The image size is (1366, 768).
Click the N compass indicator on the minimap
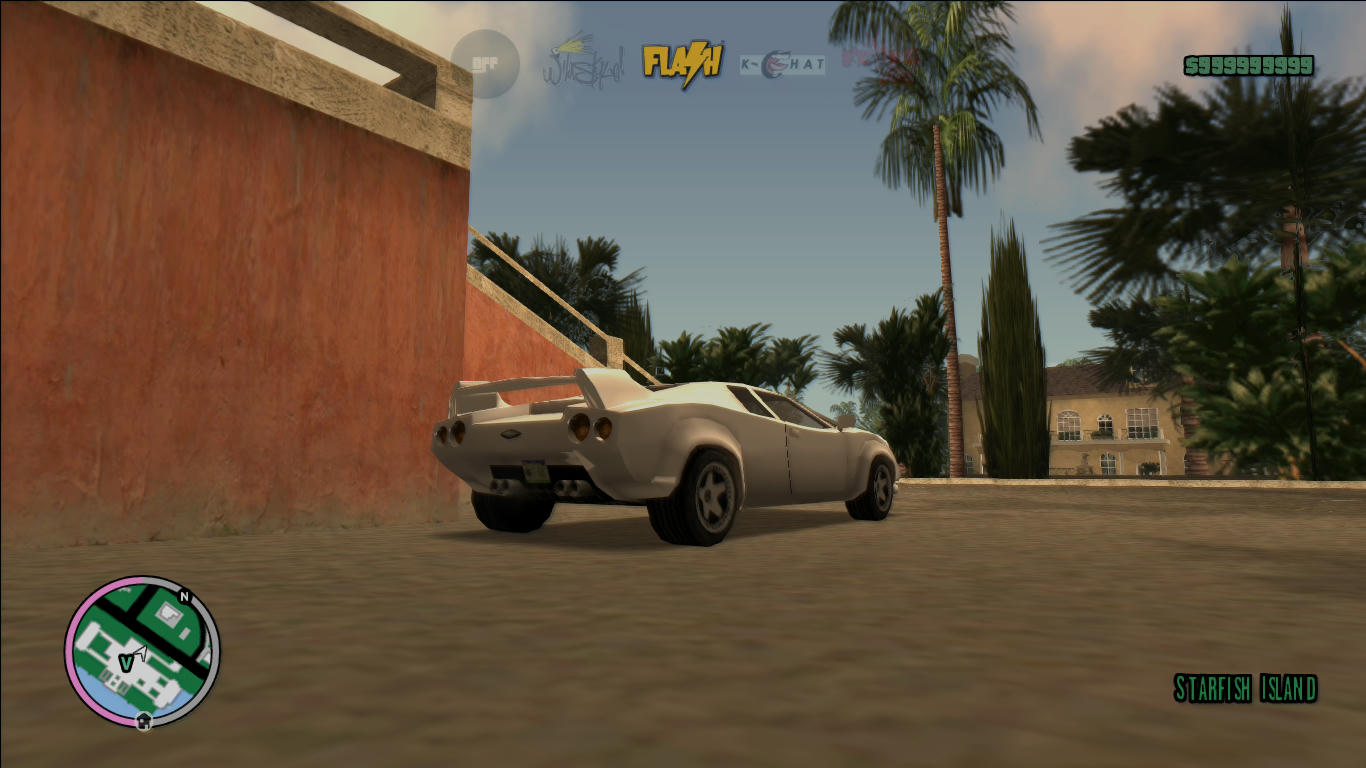point(184,595)
